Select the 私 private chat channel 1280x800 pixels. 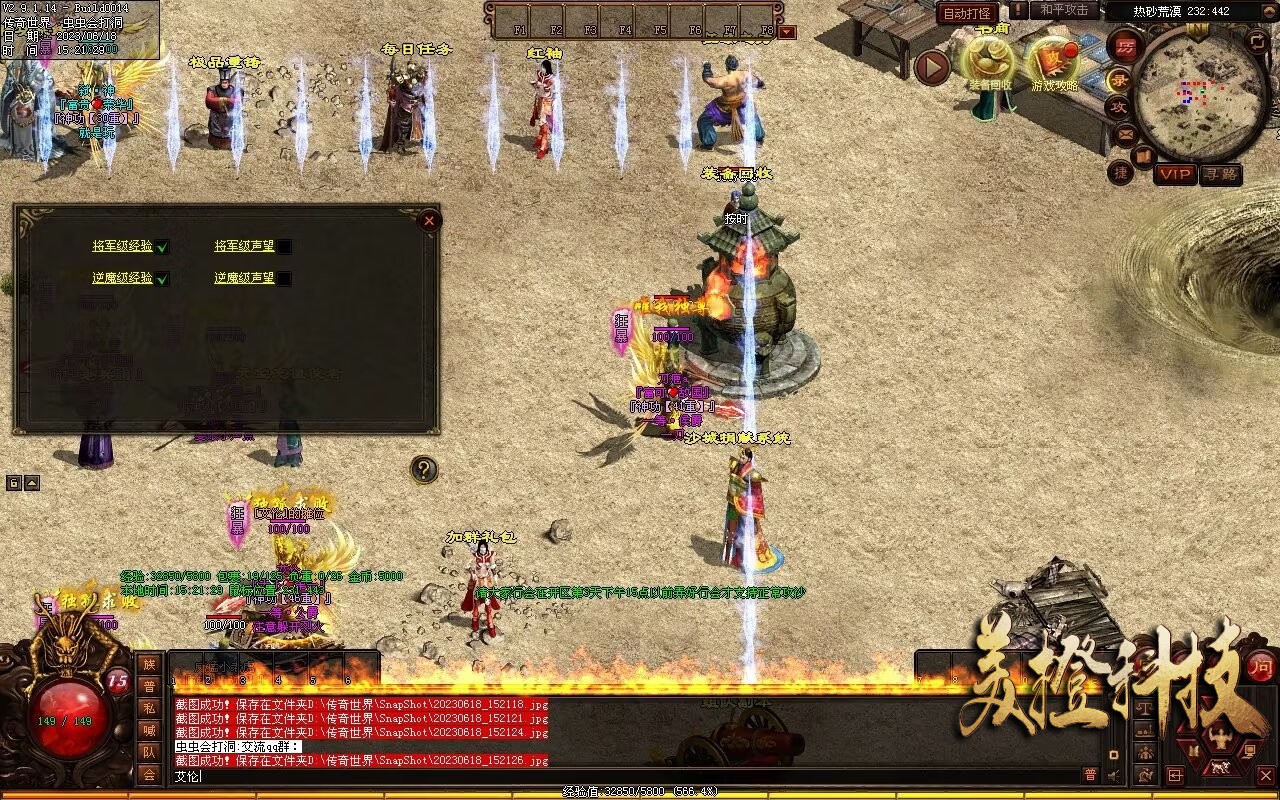click(x=149, y=708)
